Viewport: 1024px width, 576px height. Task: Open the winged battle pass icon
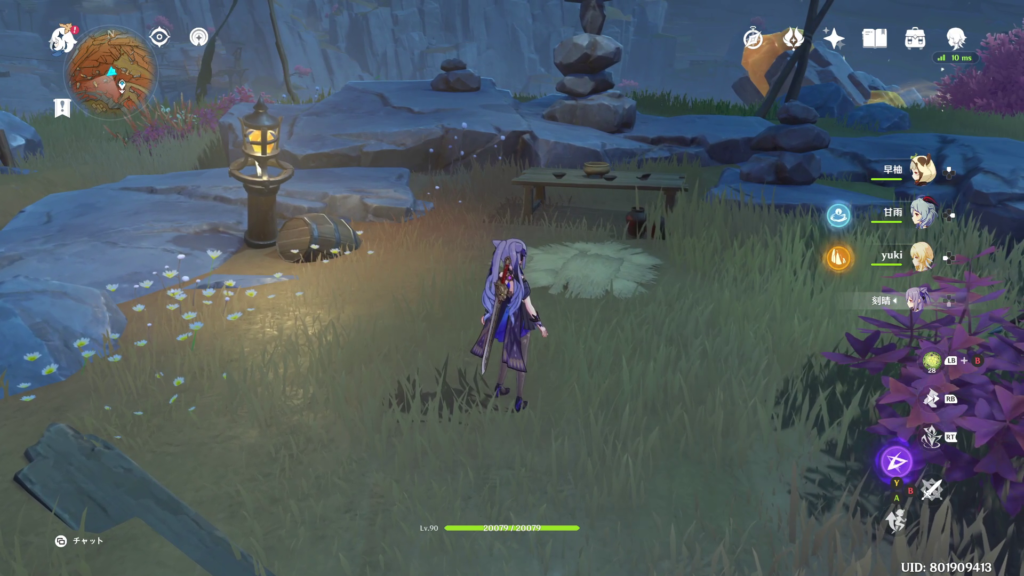pyautogui.click(x=793, y=38)
